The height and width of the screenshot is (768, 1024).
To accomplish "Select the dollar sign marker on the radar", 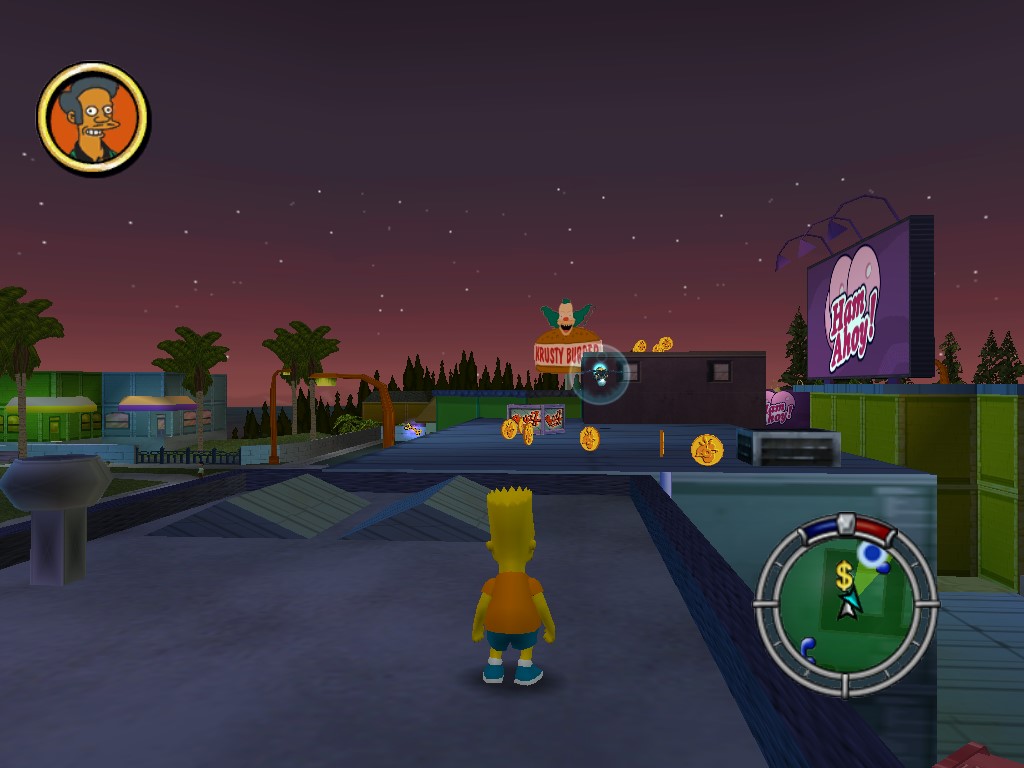I will pos(845,575).
